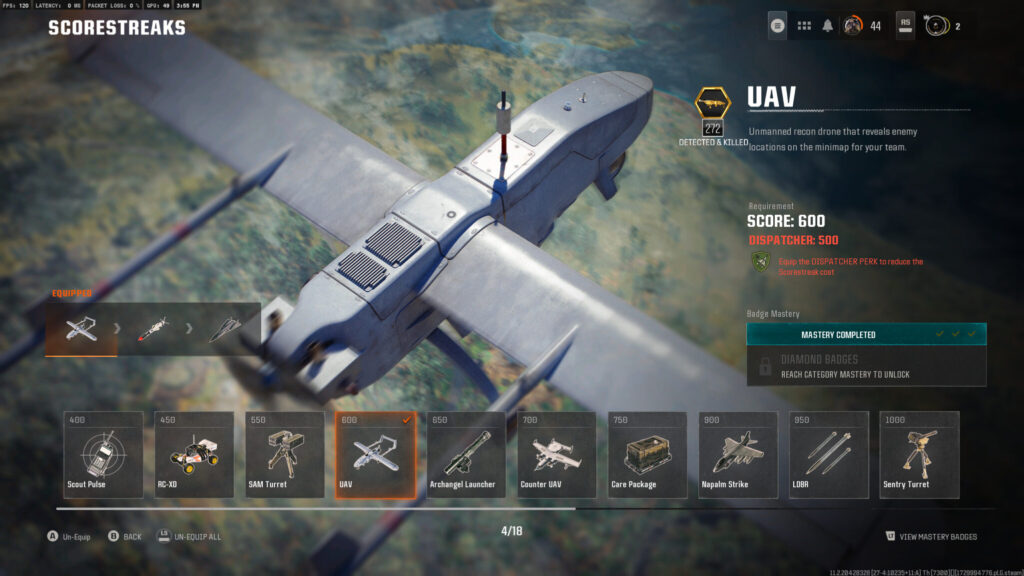Show notifications via the bell icon
Image resolution: width=1024 pixels, height=576 pixels.
(x=828, y=25)
